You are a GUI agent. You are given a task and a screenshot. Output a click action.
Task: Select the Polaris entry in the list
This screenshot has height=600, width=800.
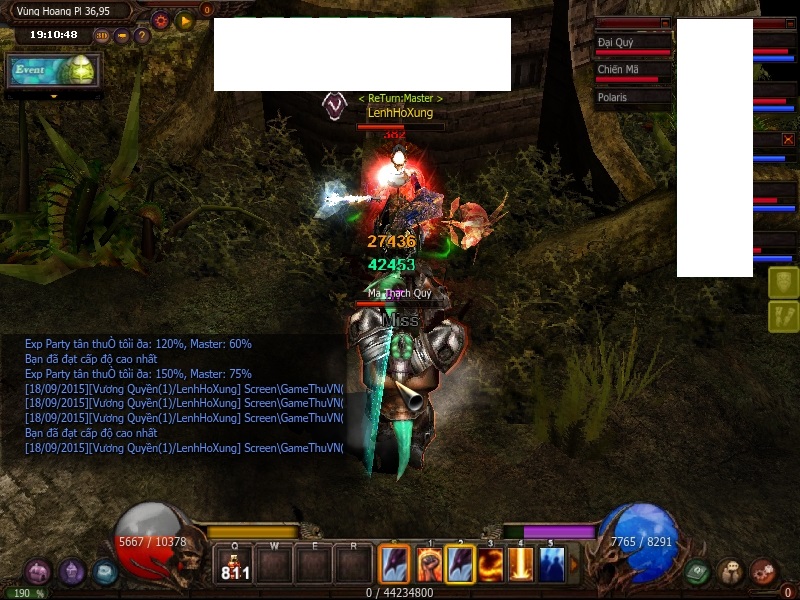click(x=632, y=98)
